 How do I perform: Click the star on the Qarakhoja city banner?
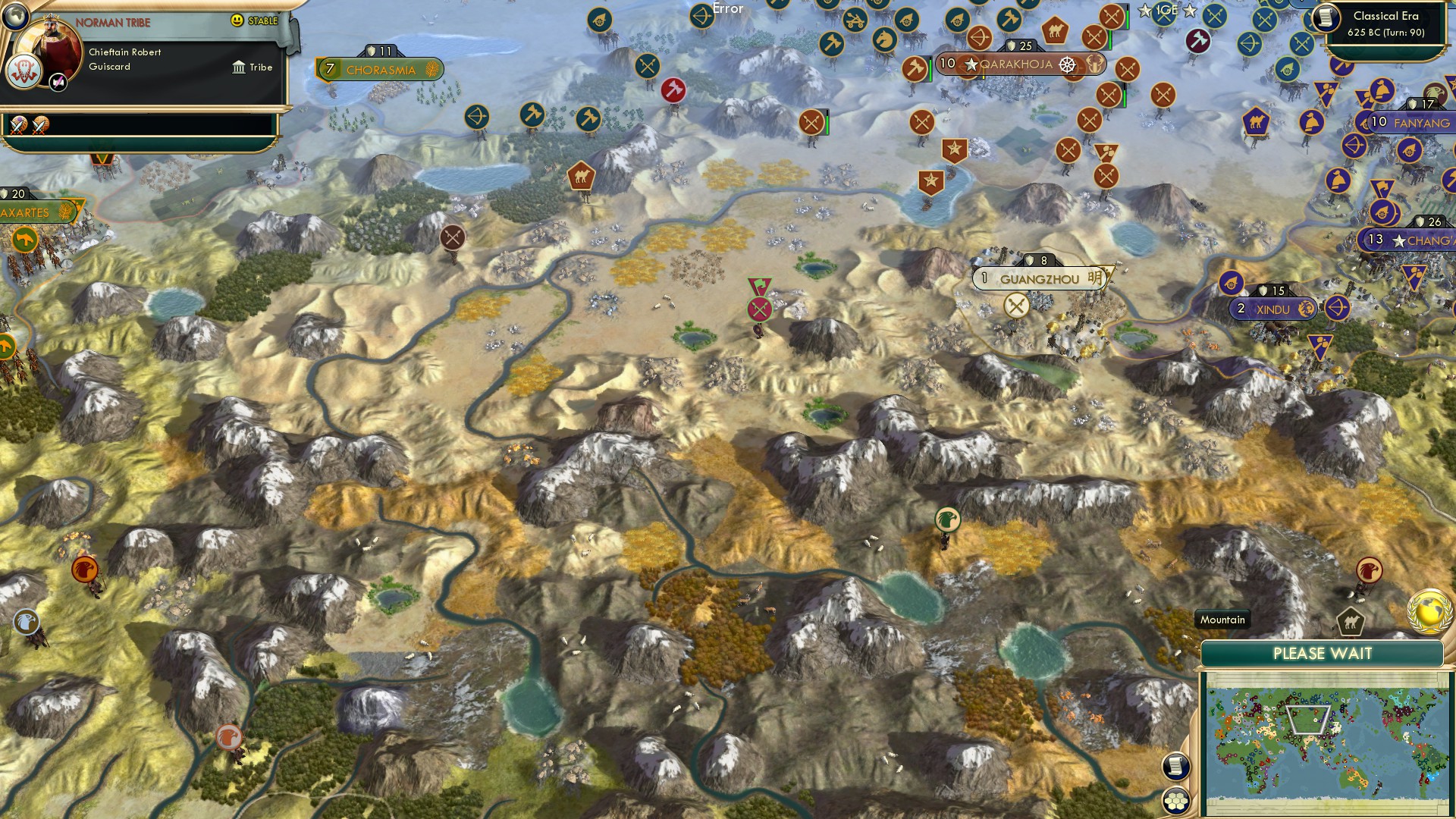pyautogui.click(x=970, y=65)
